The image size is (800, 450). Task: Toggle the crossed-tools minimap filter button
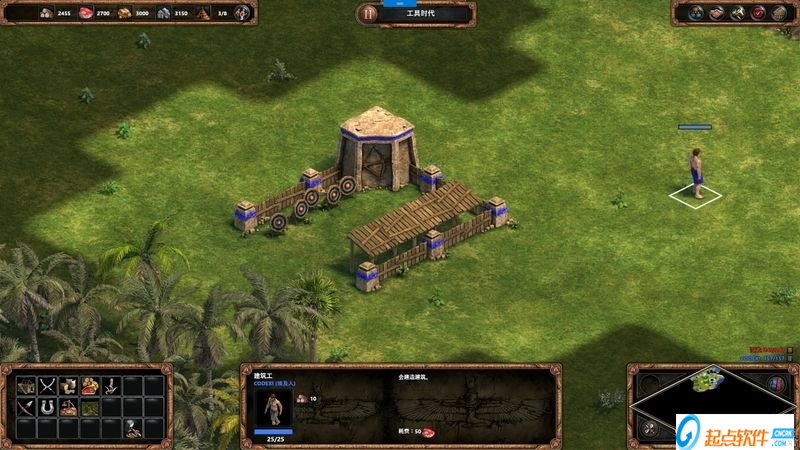pyautogui.click(x=648, y=429)
